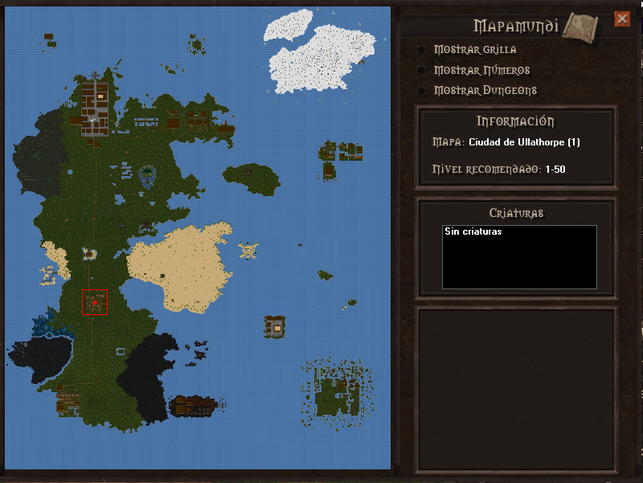Toggle the Mostrar Grilla option
This screenshot has width=643, height=483.
click(421, 49)
